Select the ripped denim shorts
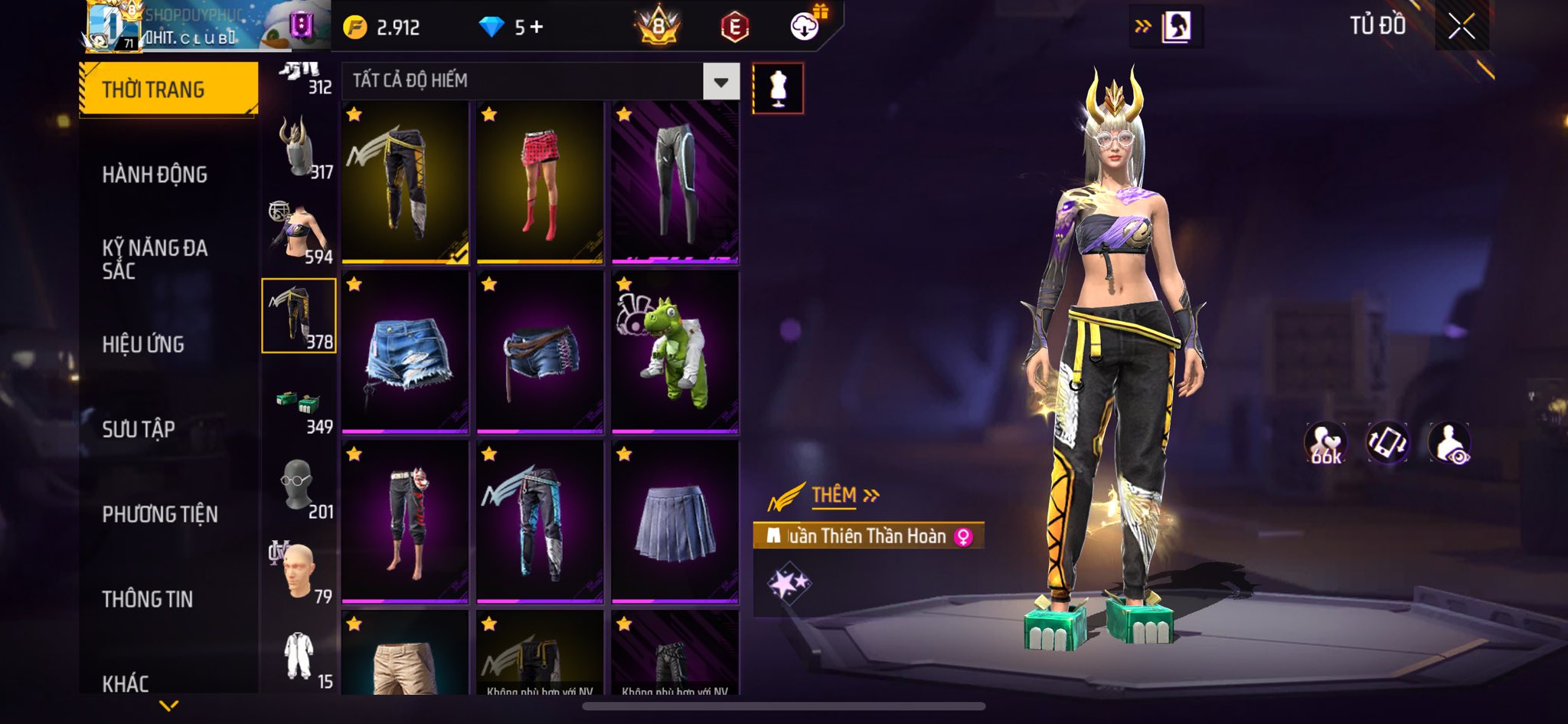The image size is (1568, 724). (x=405, y=352)
